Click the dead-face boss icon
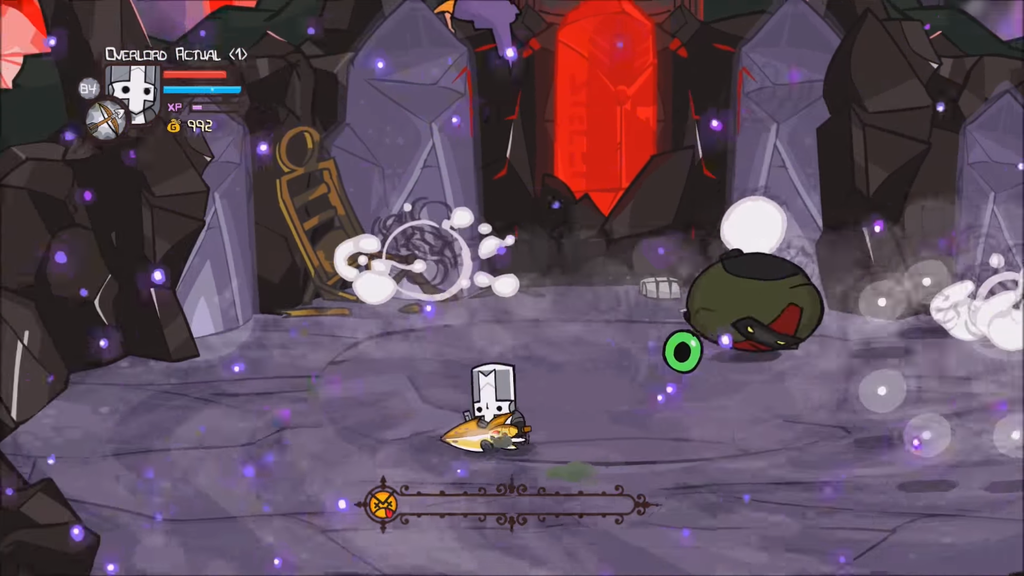This screenshot has height=576, width=1024. pos(381,503)
